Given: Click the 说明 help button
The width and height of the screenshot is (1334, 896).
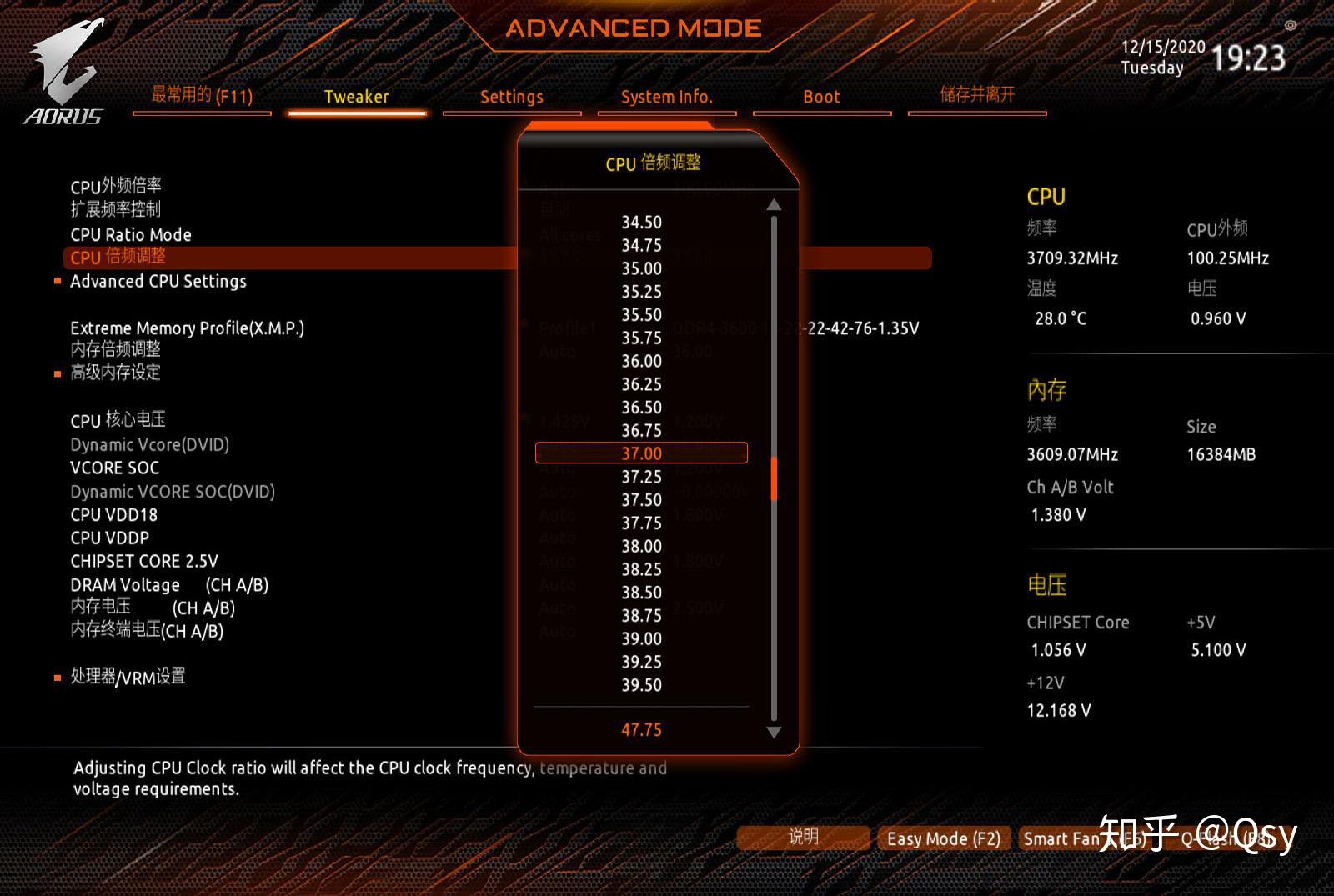Looking at the screenshot, I should coord(803,837).
